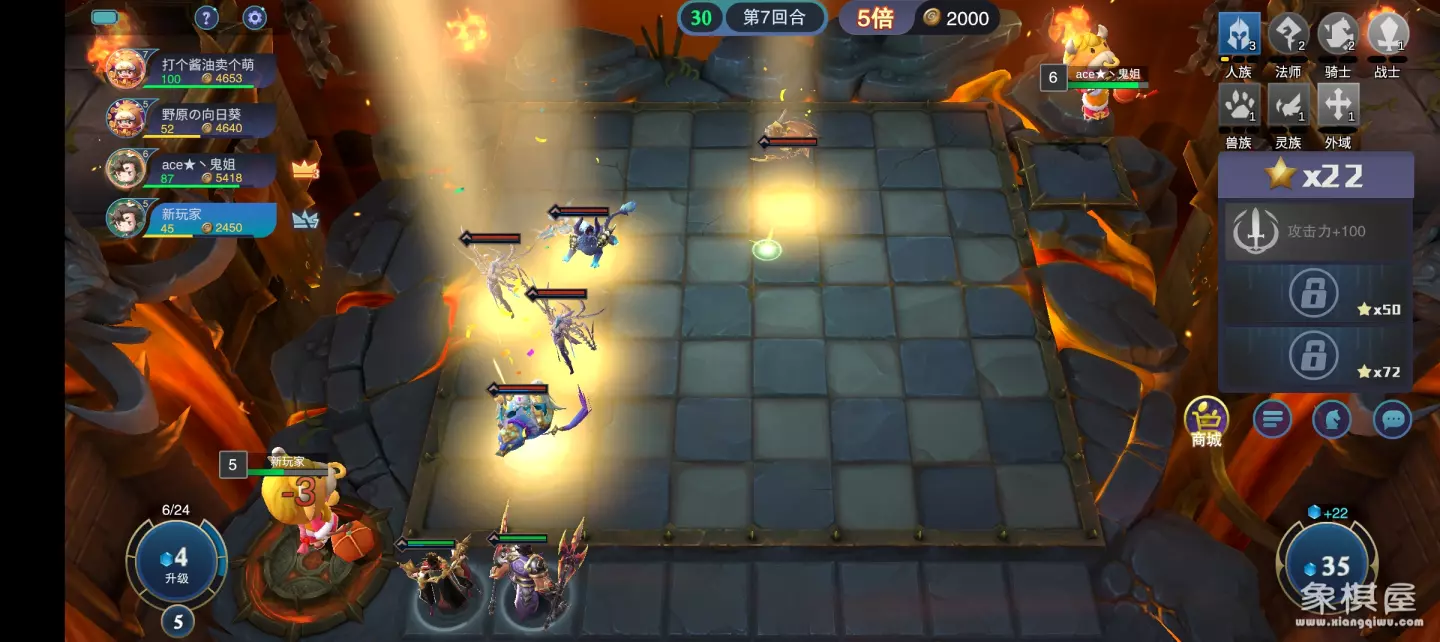Open the list menu round icon
This screenshot has height=642, width=1440.
(1272, 419)
